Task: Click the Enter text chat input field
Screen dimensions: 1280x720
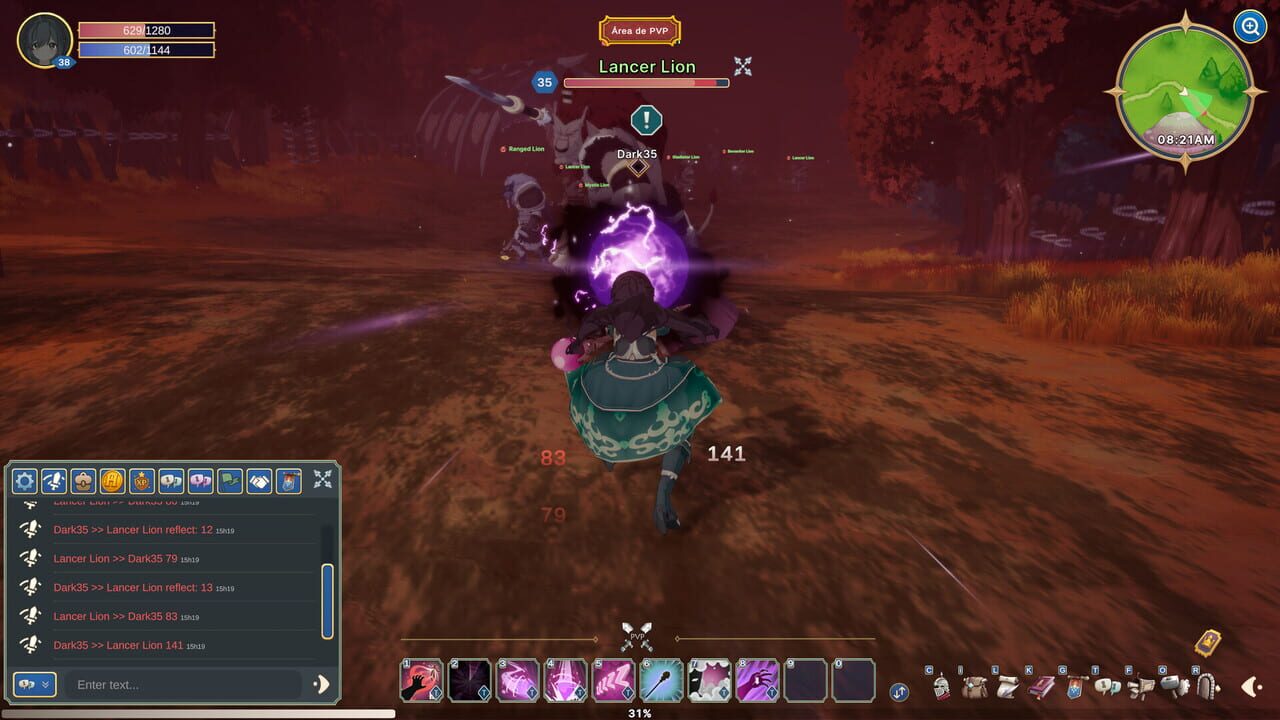Action: (180, 685)
